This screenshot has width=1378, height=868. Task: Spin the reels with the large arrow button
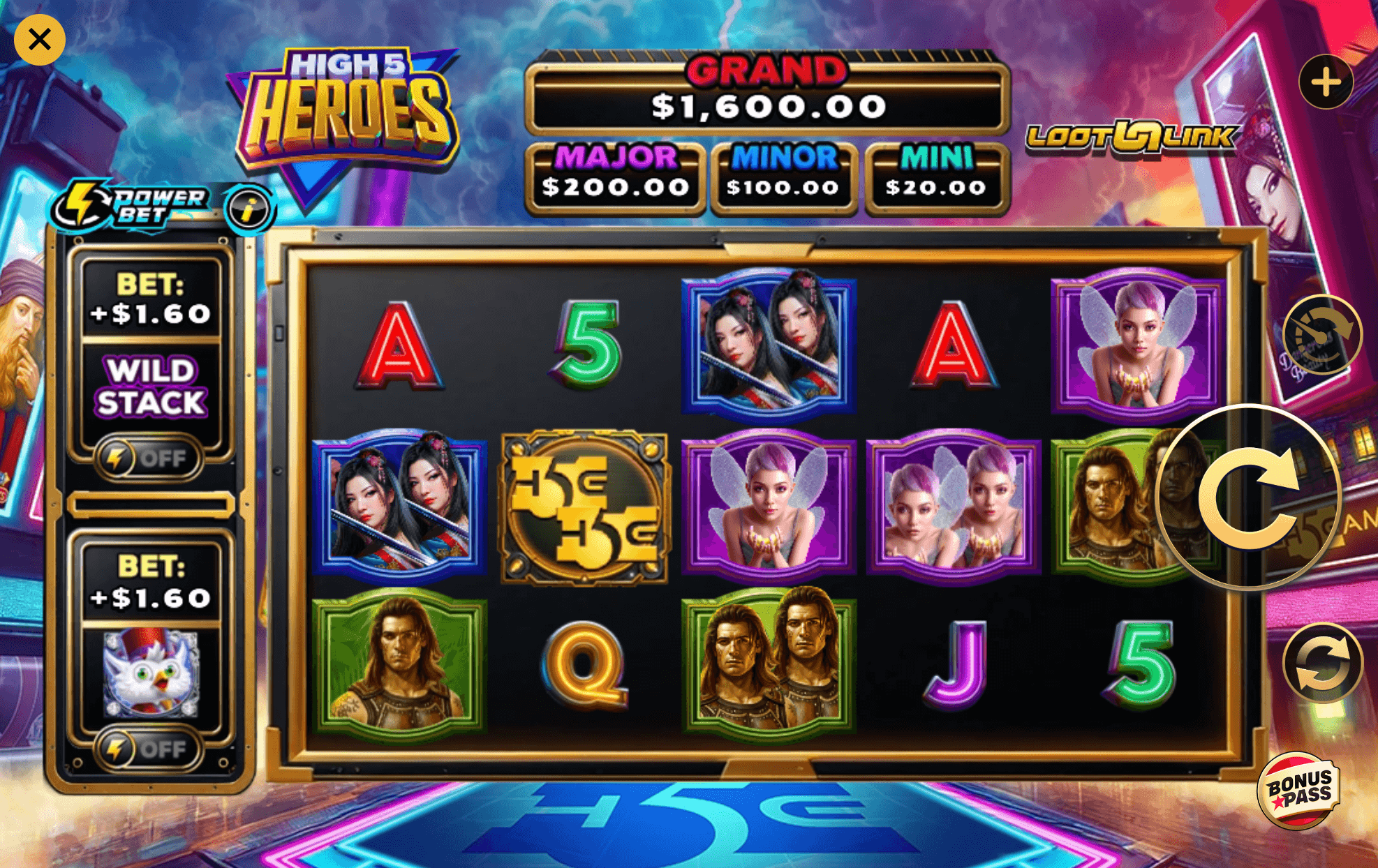[1248, 497]
